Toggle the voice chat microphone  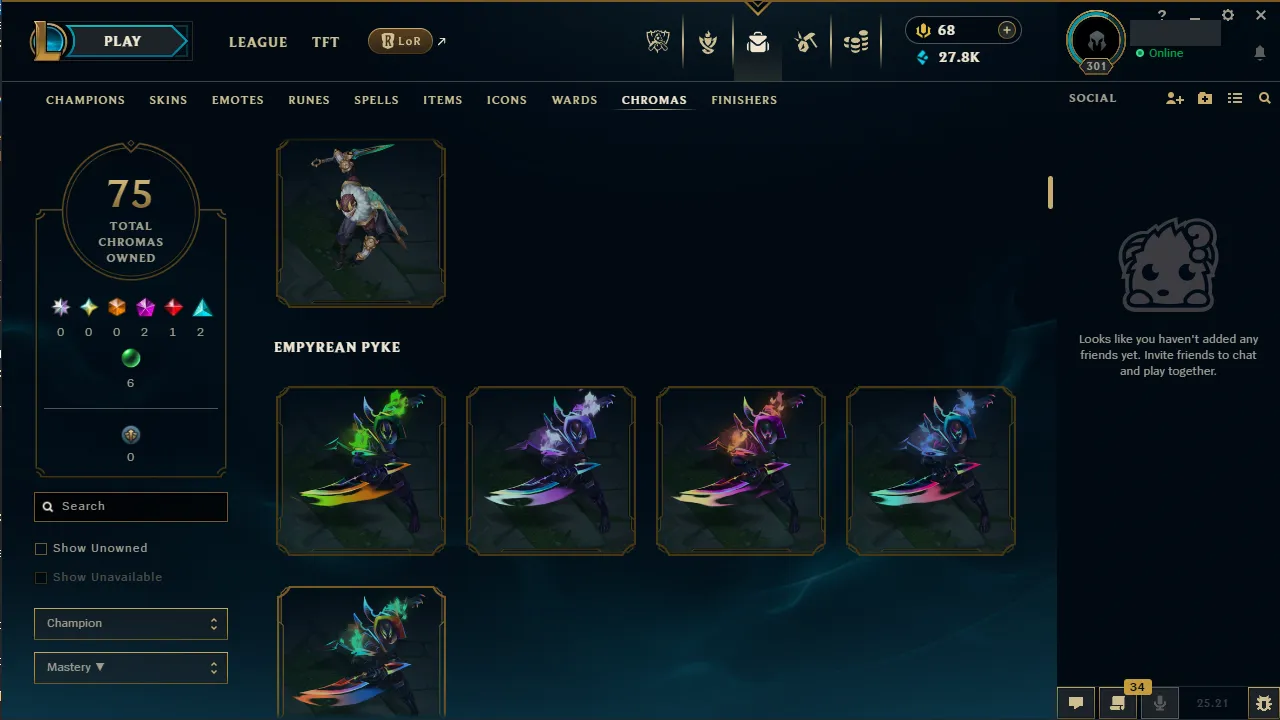(x=1160, y=702)
